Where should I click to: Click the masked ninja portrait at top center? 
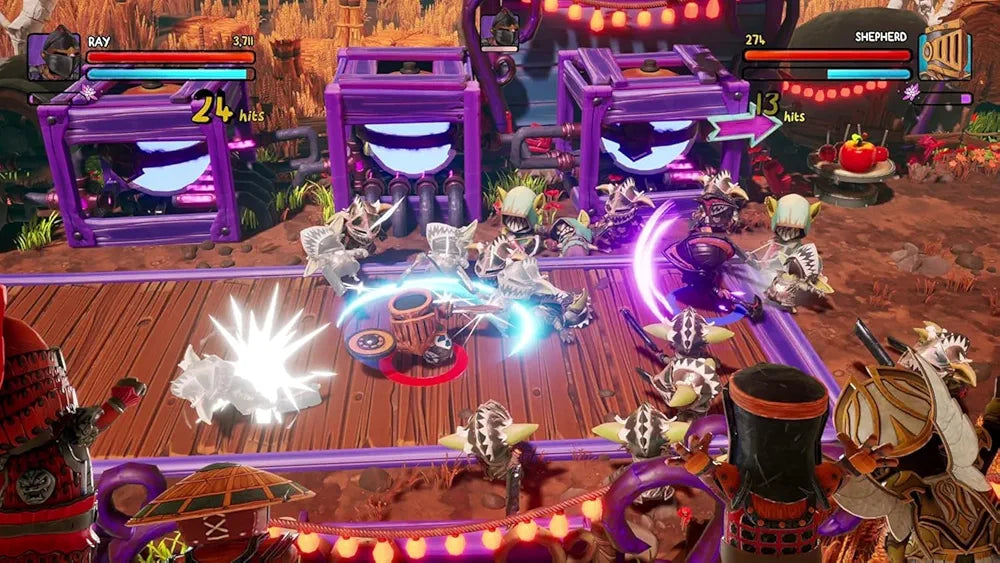(504, 29)
